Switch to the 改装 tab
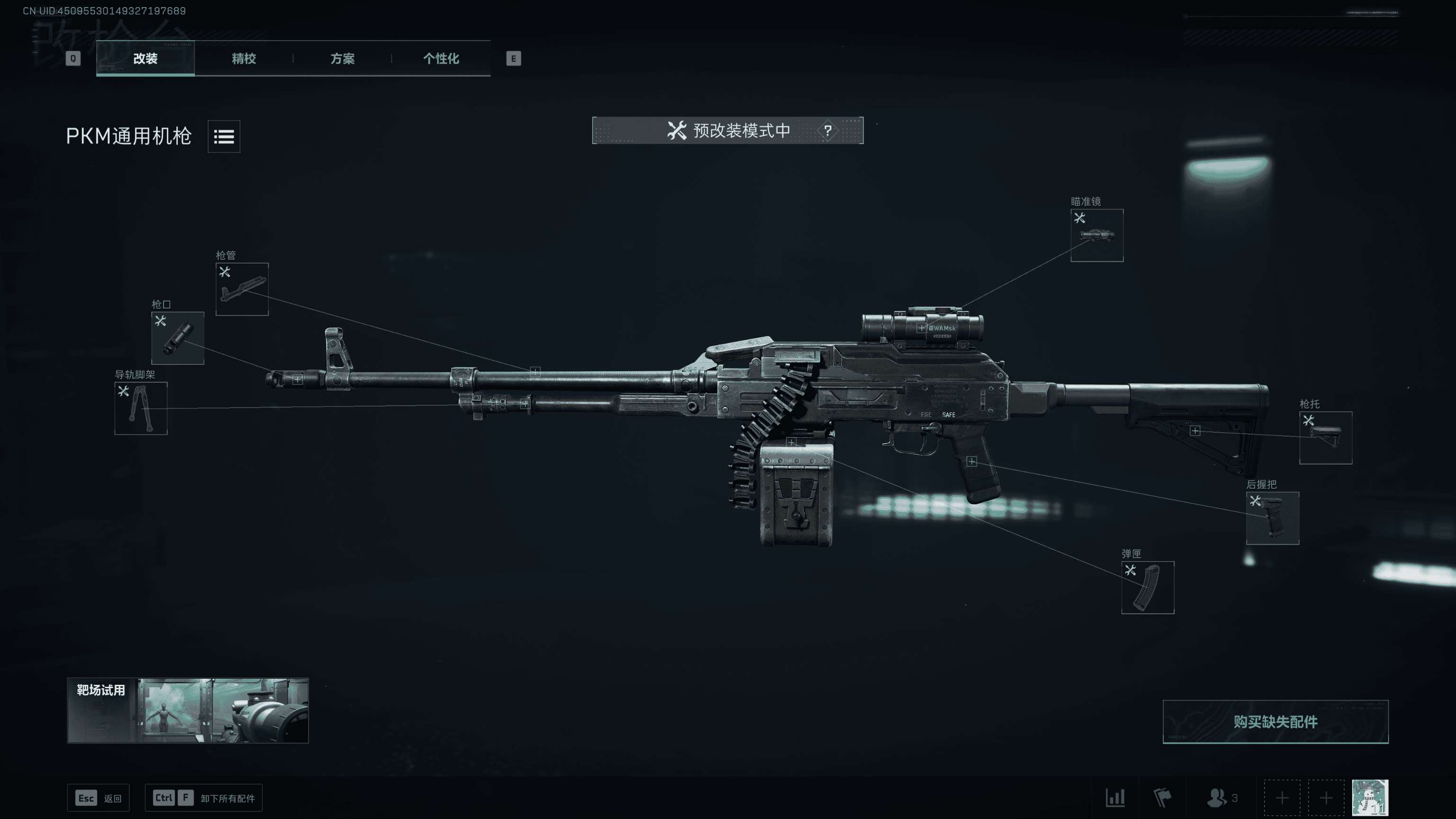The image size is (1456, 819). click(x=145, y=58)
